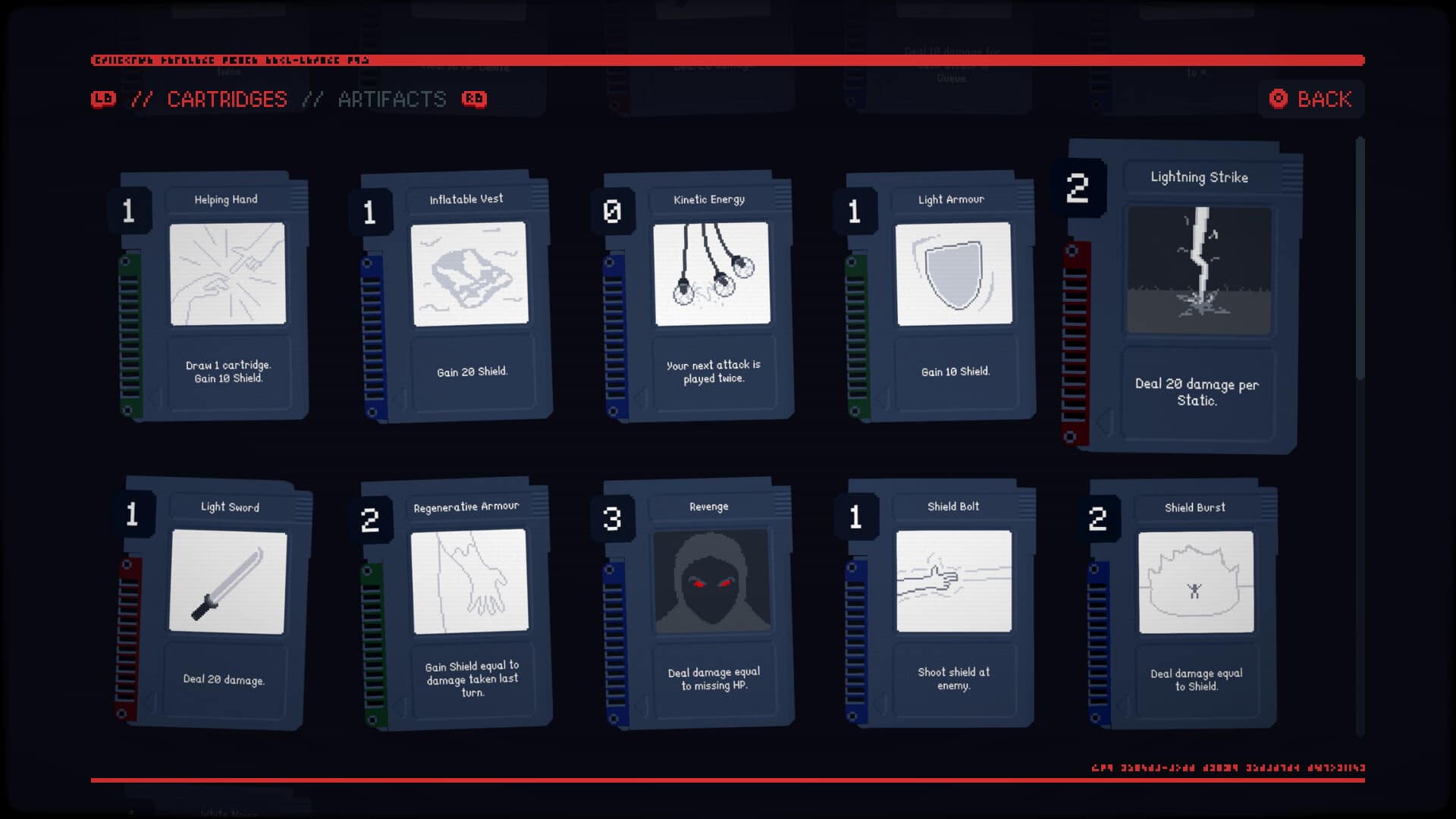Click the BACK button
This screenshot has width=1456, height=819.
coord(1311,99)
